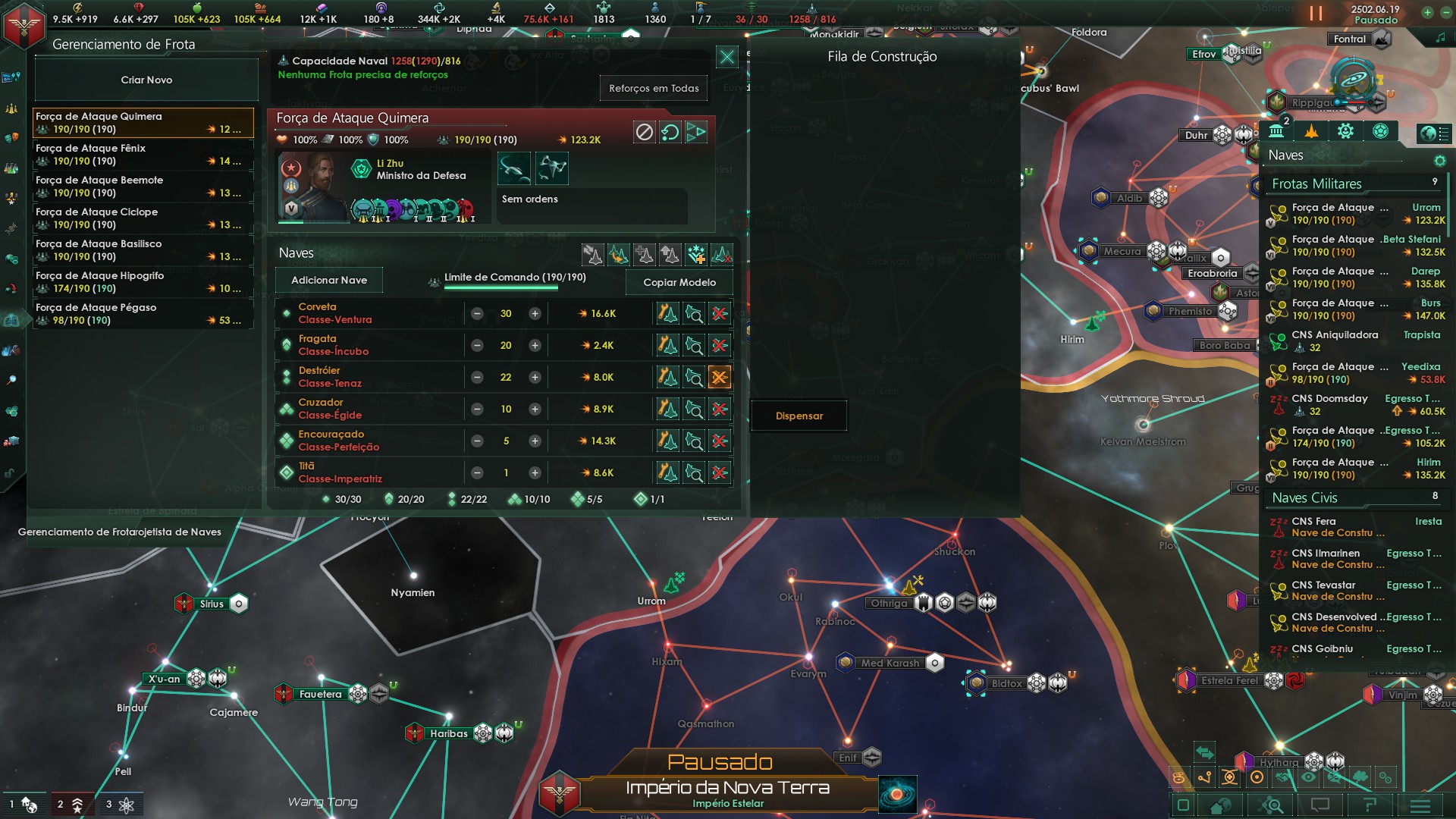Click the transfer ships icon in the Naves toolbar
The height and width of the screenshot is (819, 1456).
click(595, 256)
